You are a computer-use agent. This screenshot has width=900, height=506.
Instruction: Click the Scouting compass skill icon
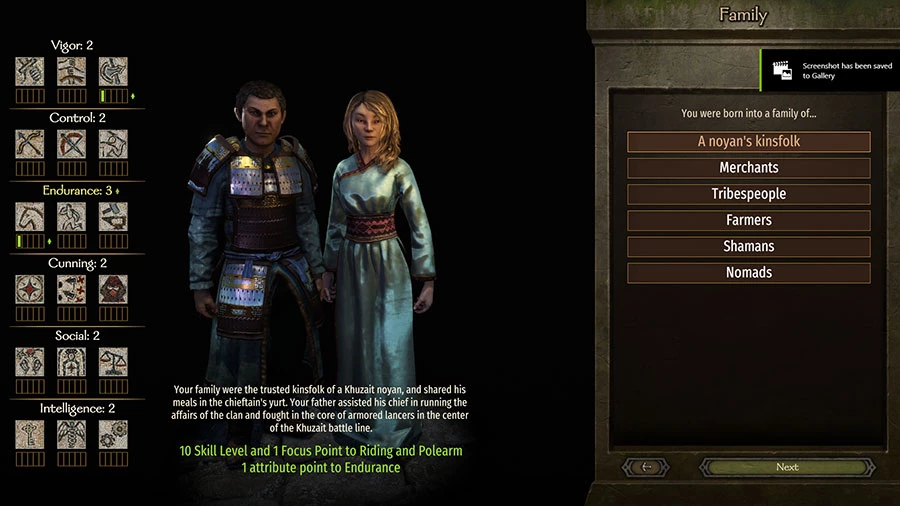coord(30,289)
